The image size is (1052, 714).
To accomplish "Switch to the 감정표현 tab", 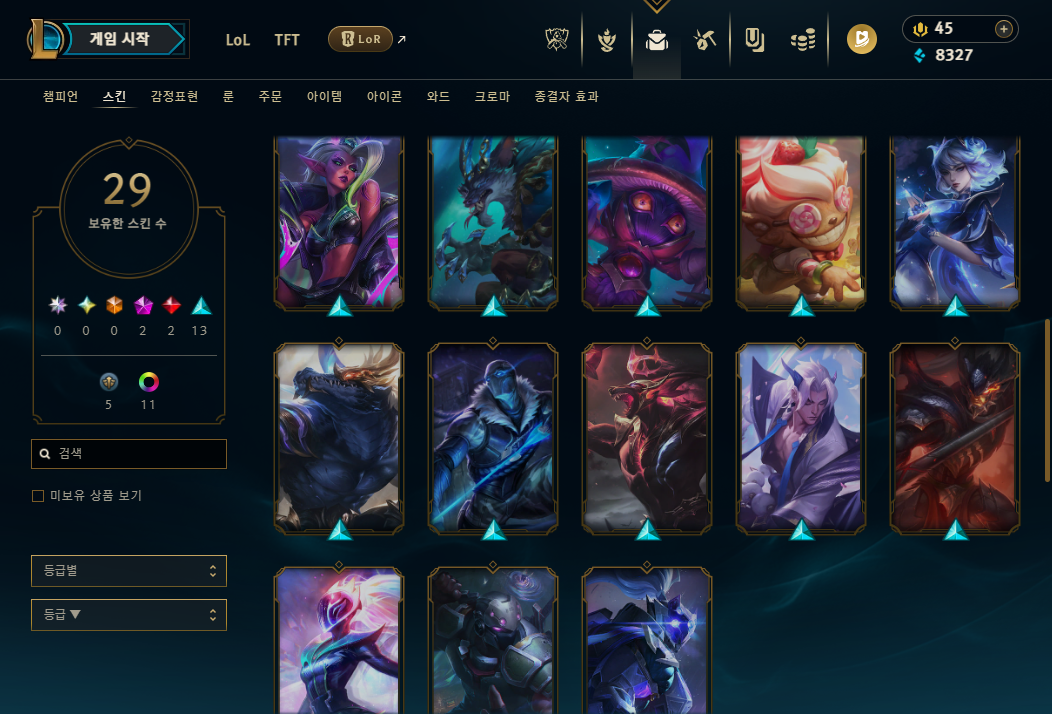I will [x=174, y=97].
